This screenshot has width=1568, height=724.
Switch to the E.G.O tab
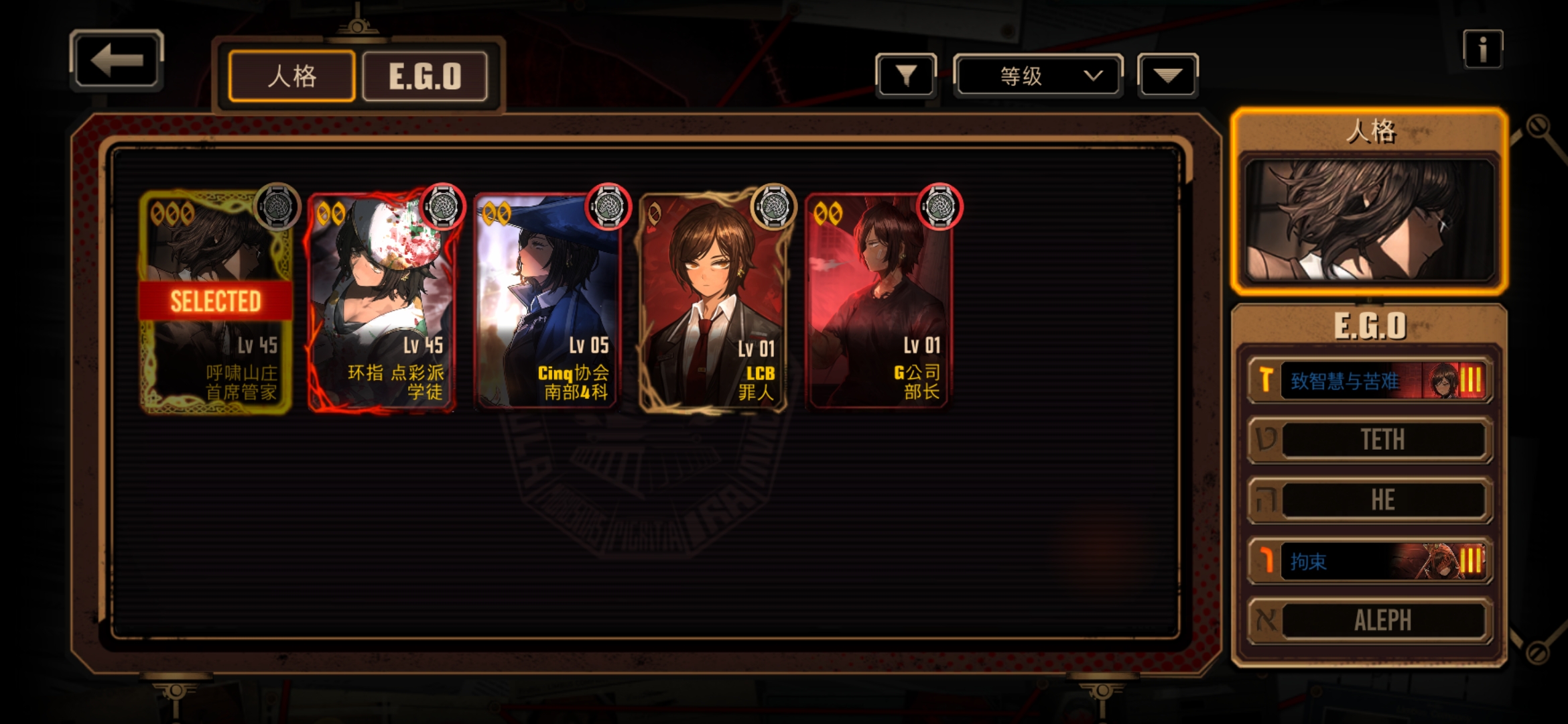(425, 76)
